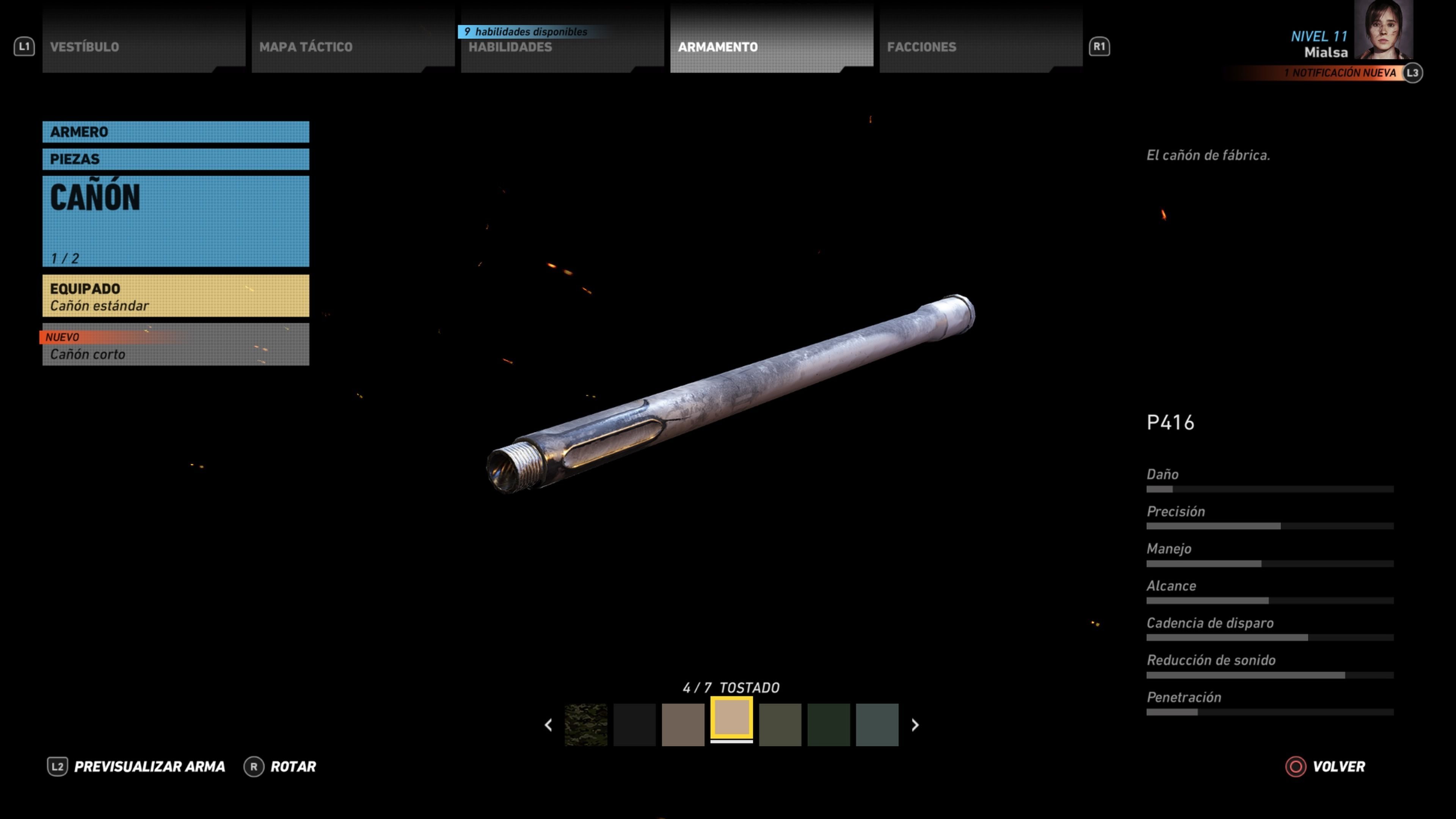Pick the dark forest green swatch
The height and width of the screenshot is (819, 1456).
coord(828,725)
